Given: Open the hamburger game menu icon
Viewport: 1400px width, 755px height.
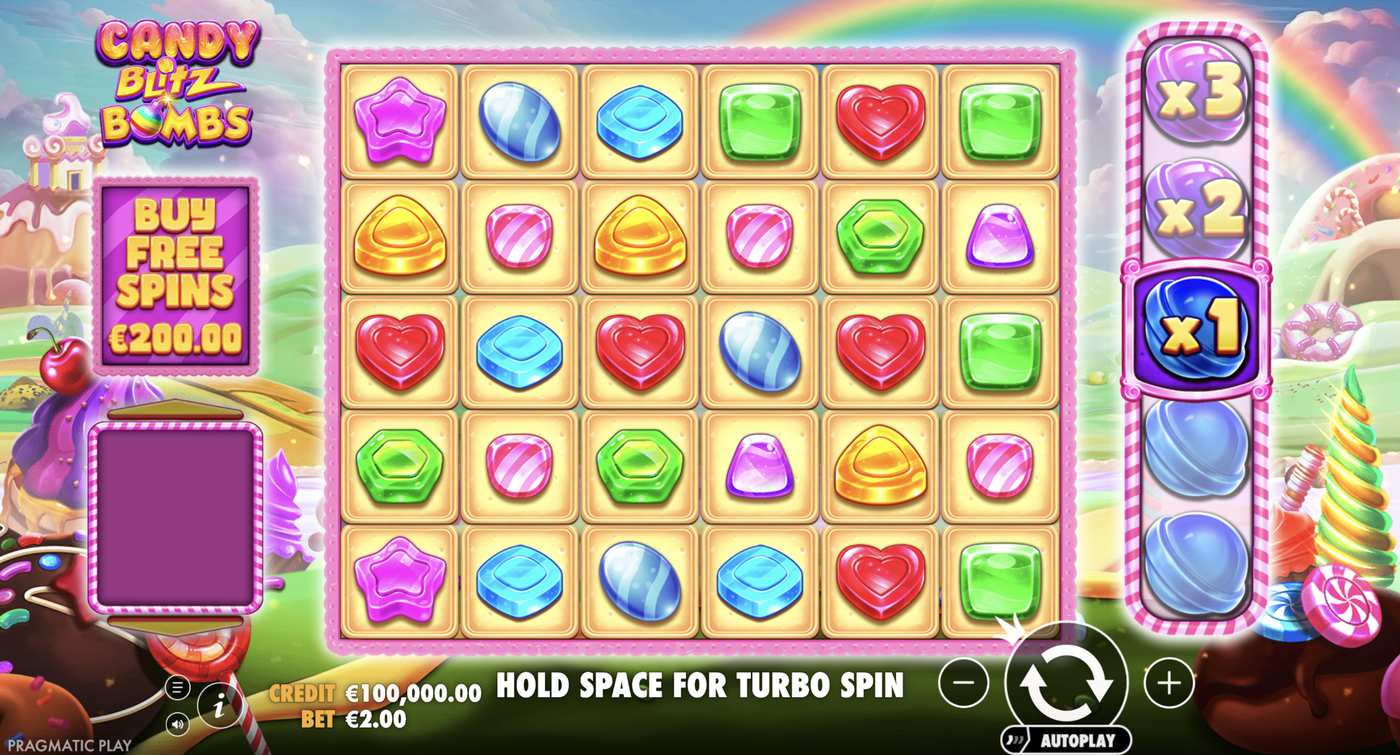Looking at the screenshot, I should 178,688.
